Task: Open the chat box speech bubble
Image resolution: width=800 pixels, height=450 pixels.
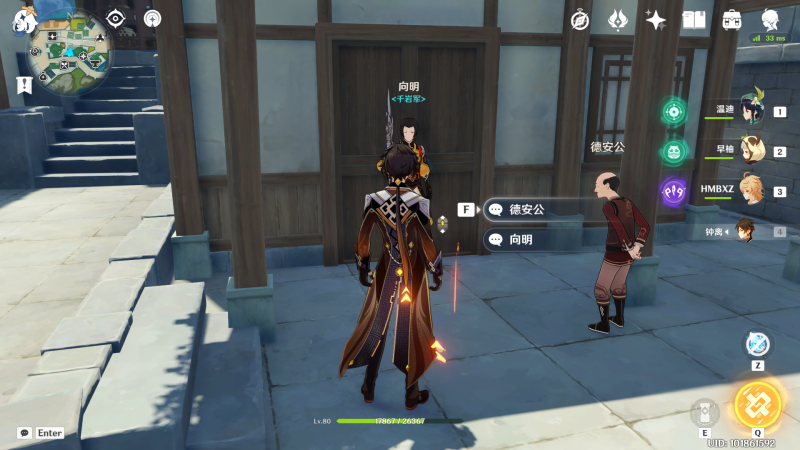Action: click(24, 433)
